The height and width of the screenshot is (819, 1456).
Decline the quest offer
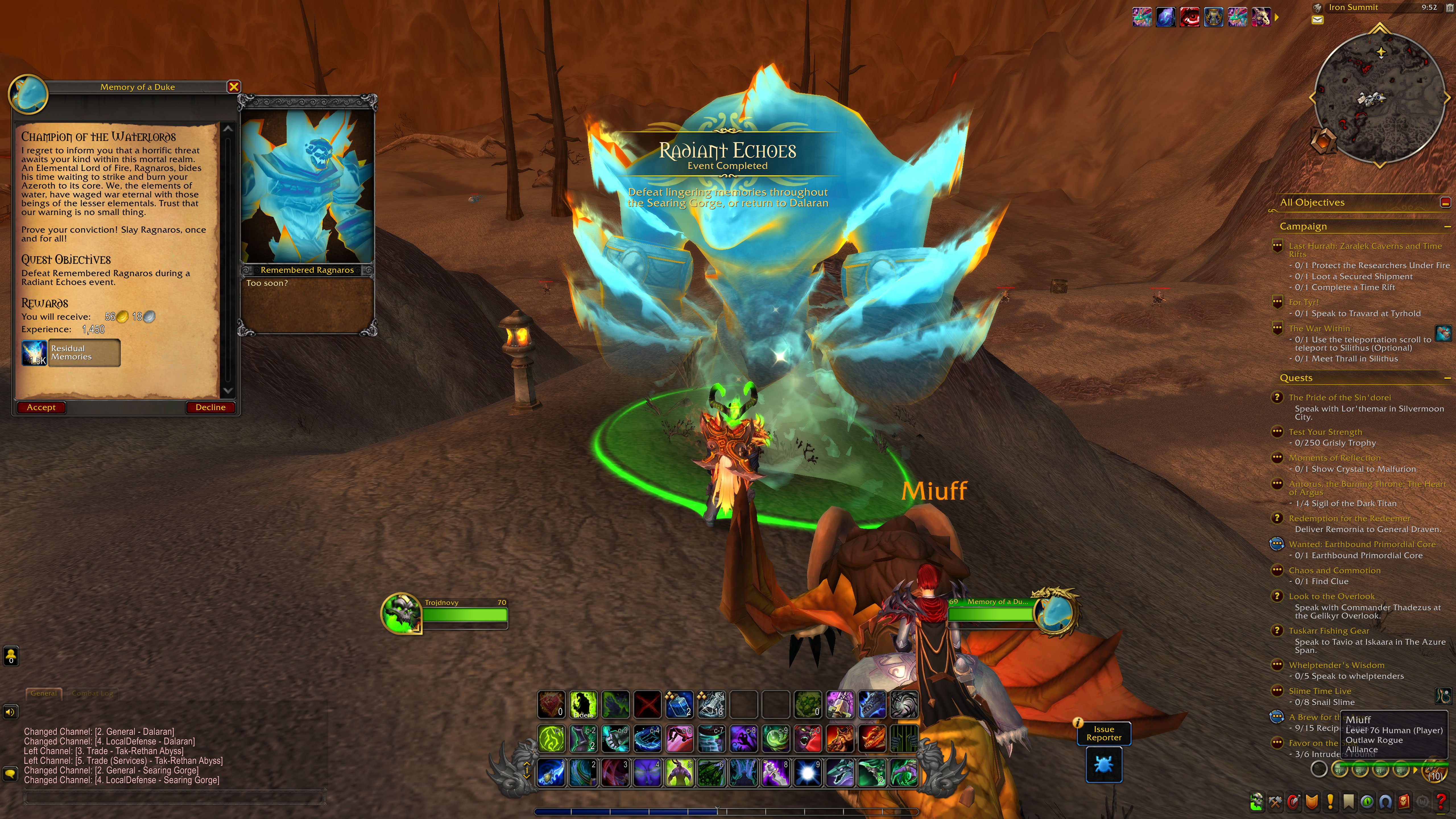coord(210,408)
